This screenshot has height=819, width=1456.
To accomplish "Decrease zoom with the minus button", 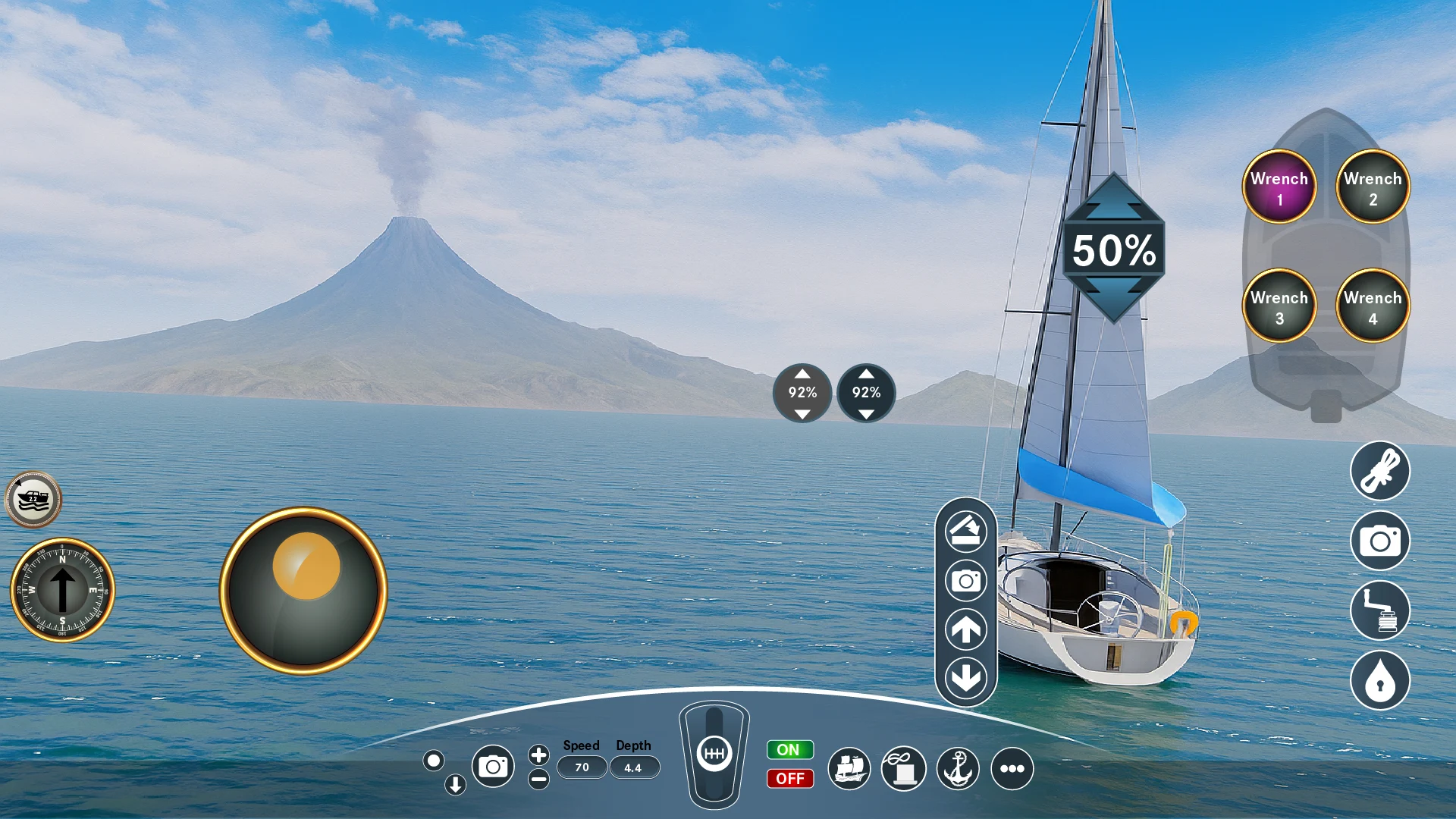I will coord(538,779).
